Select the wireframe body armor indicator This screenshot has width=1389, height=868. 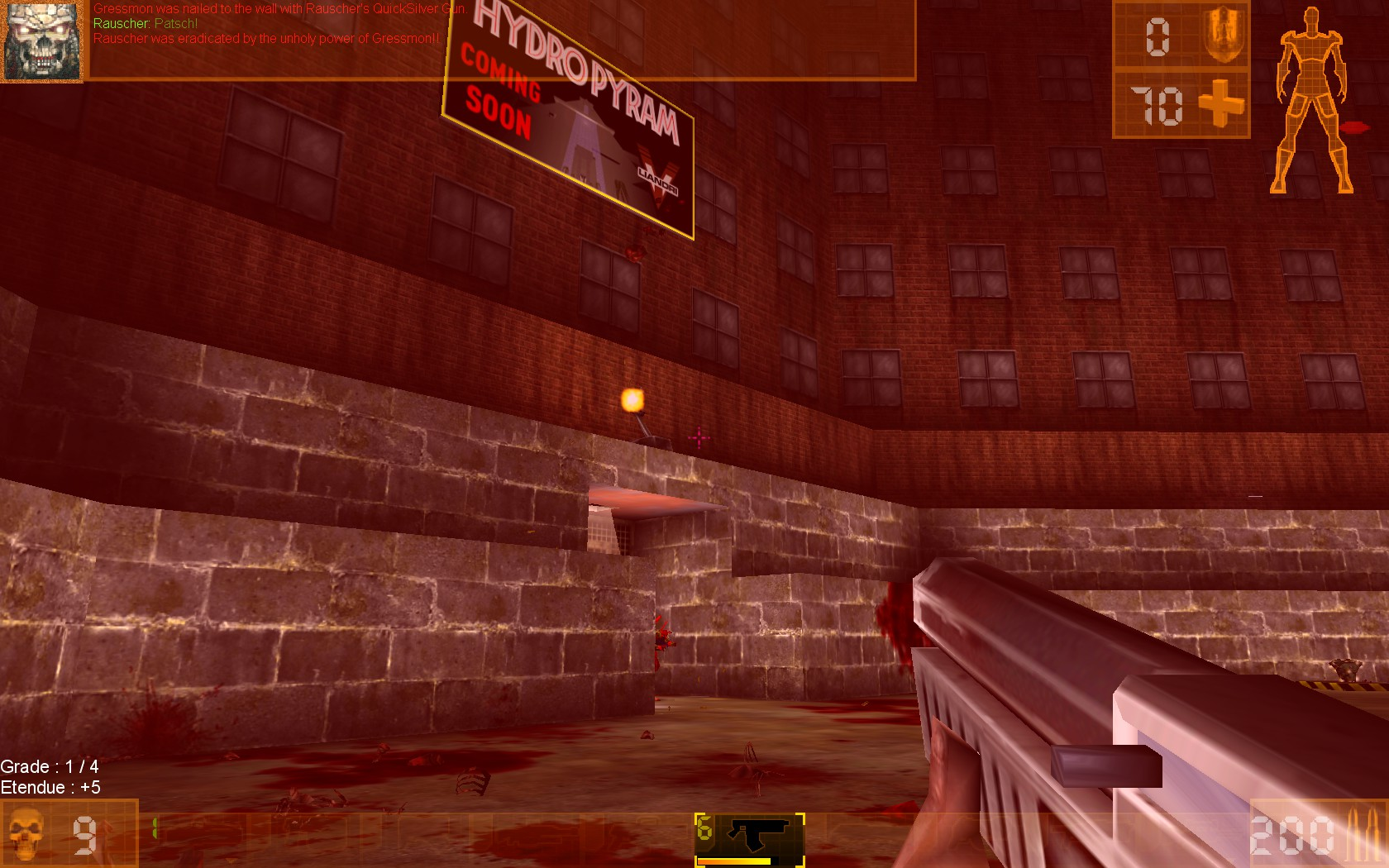[x=1311, y=99]
